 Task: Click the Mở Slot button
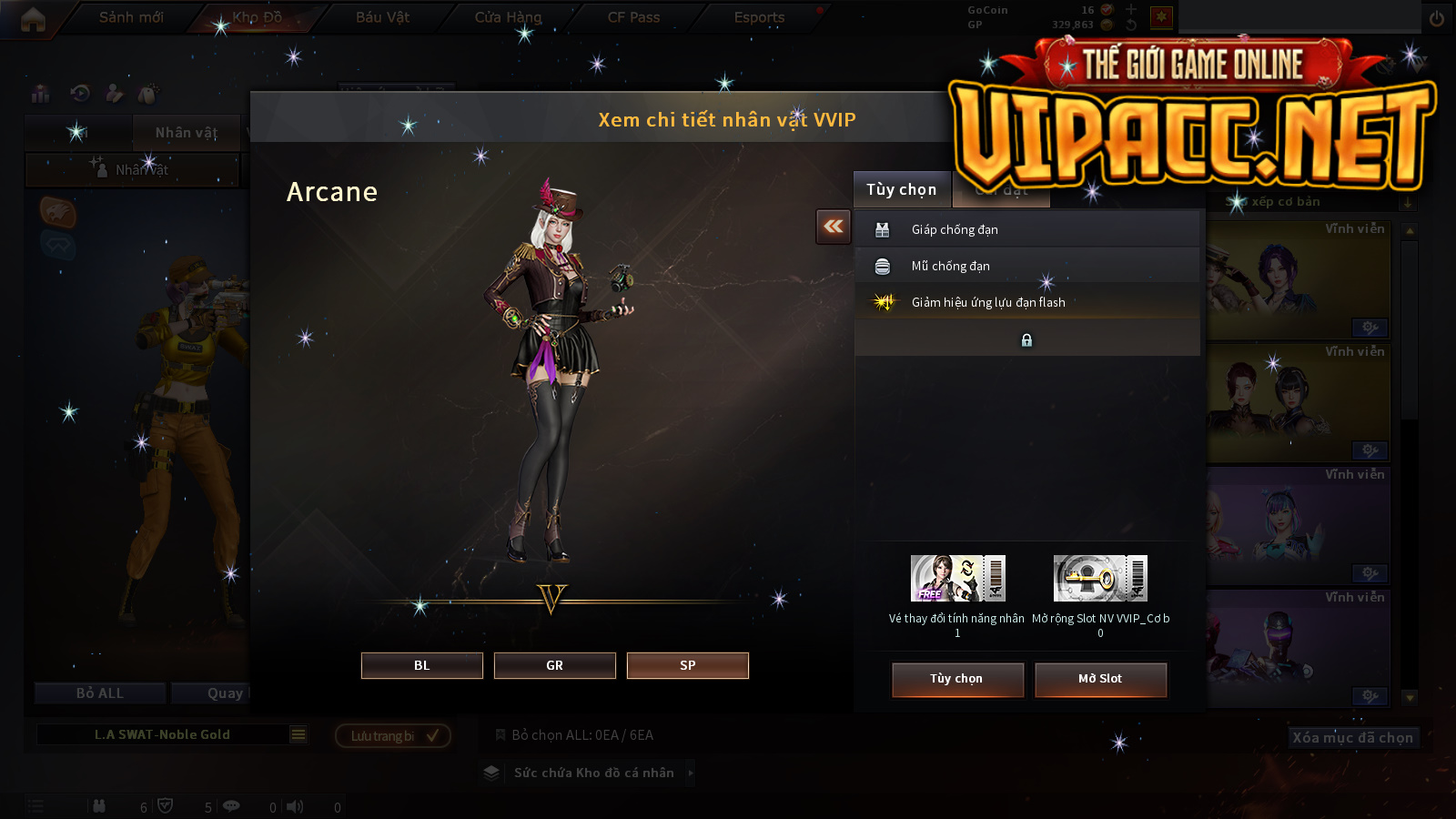(1100, 679)
